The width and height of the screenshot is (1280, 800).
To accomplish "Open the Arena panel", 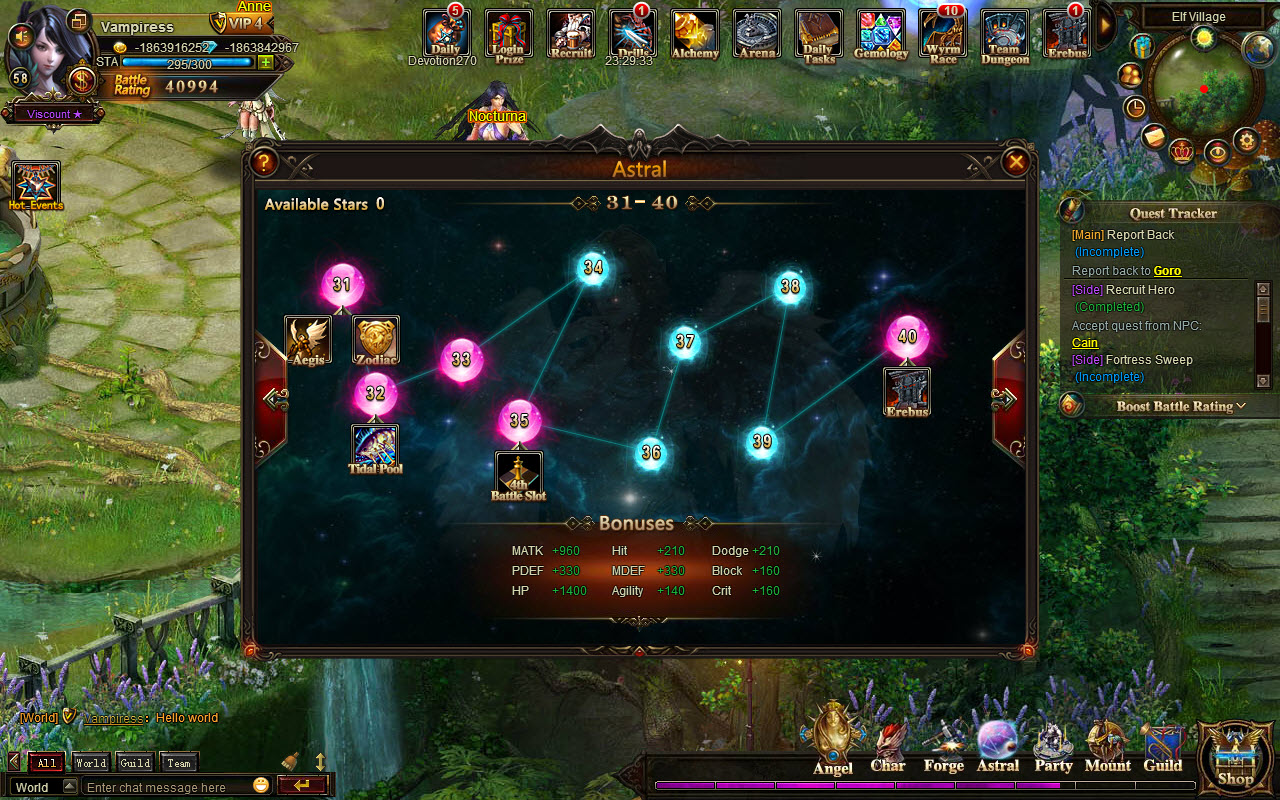I will pyautogui.click(x=756, y=35).
